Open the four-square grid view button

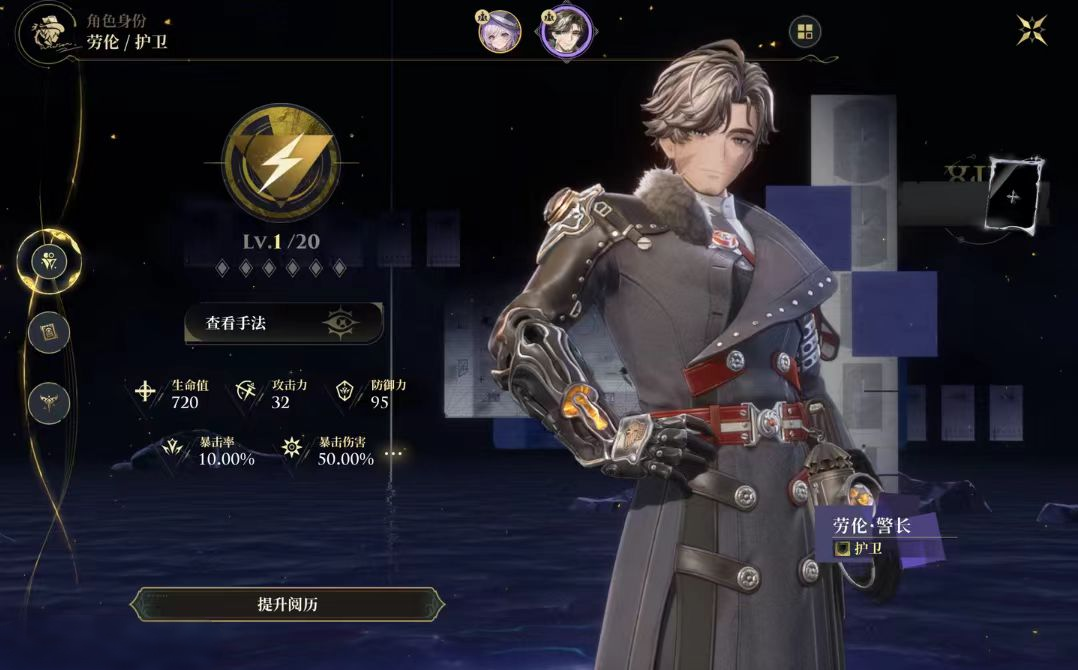[805, 31]
